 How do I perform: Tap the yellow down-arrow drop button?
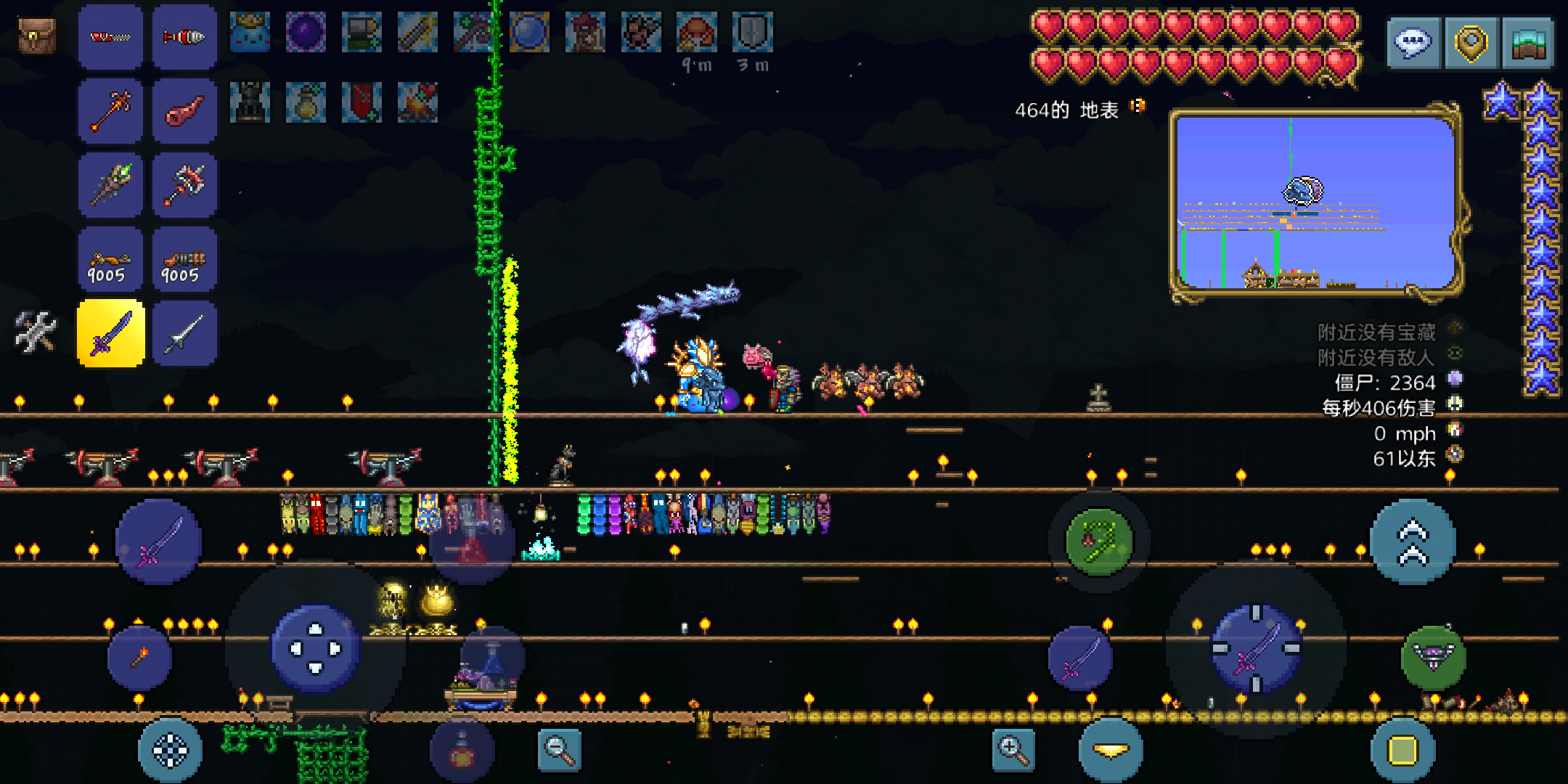1111,751
